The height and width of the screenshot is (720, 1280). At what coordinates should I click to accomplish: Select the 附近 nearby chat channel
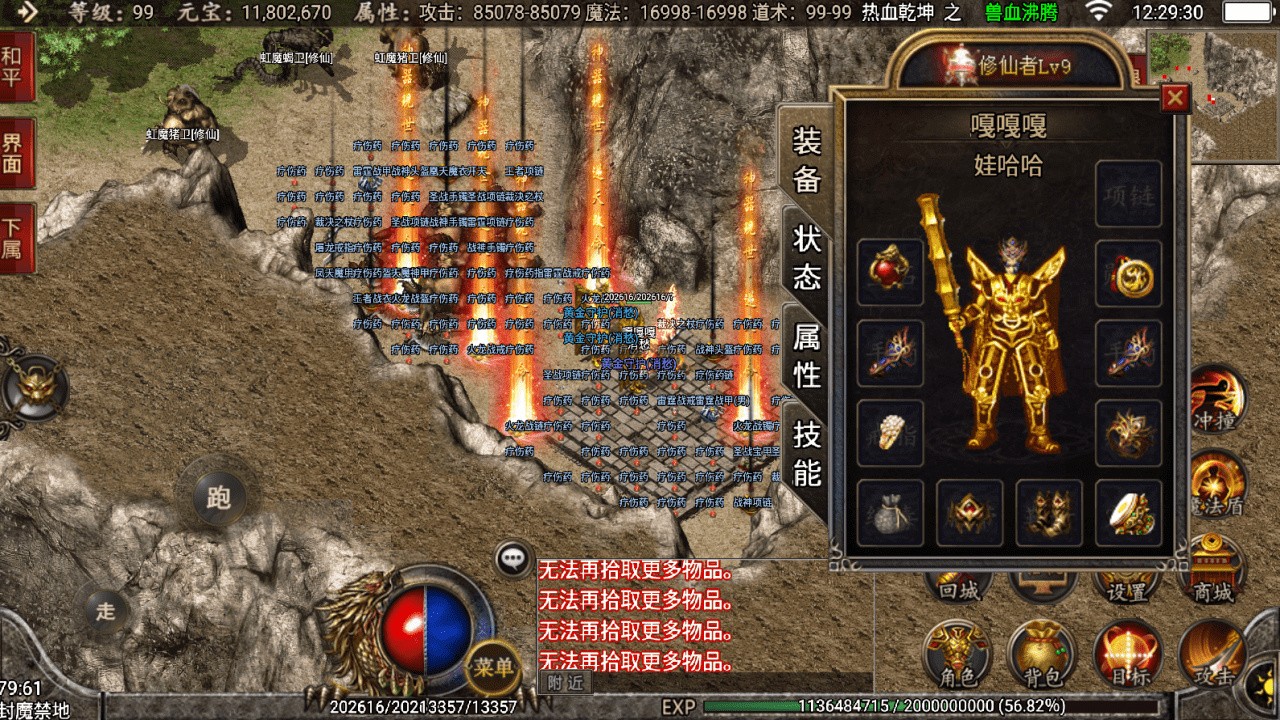[564, 682]
